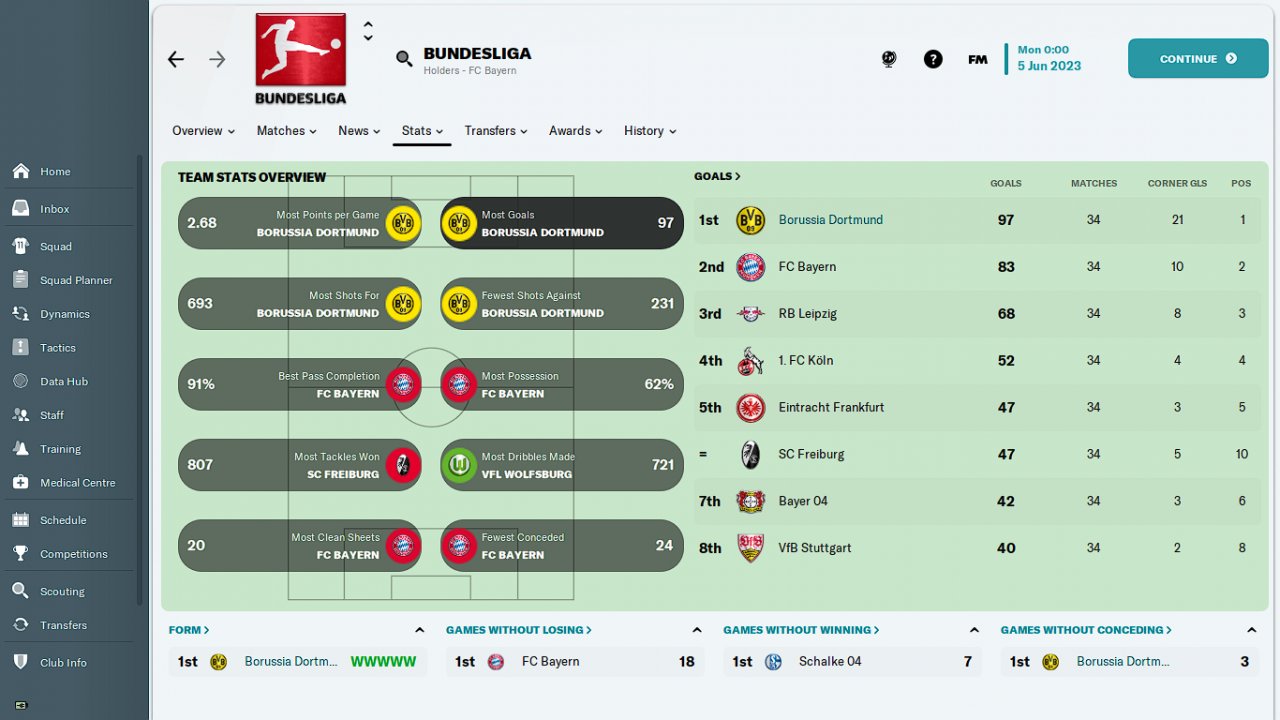This screenshot has height=720, width=1280.
Task: Open the Medical Centre
Action: tap(77, 483)
